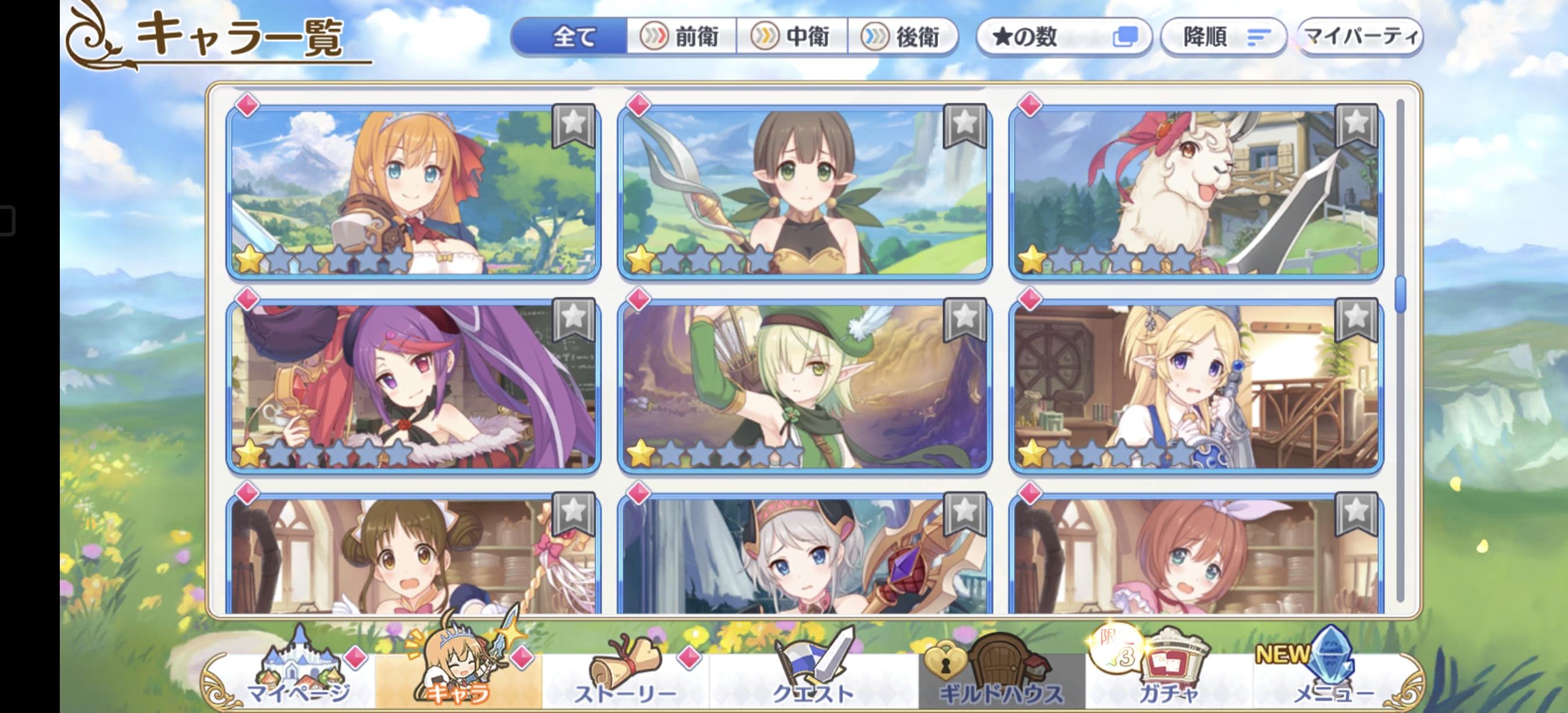Viewport: 1568px width, 713px height.
Task: Click the pink diamond marker on Pecorine's card
Action: pos(247,105)
